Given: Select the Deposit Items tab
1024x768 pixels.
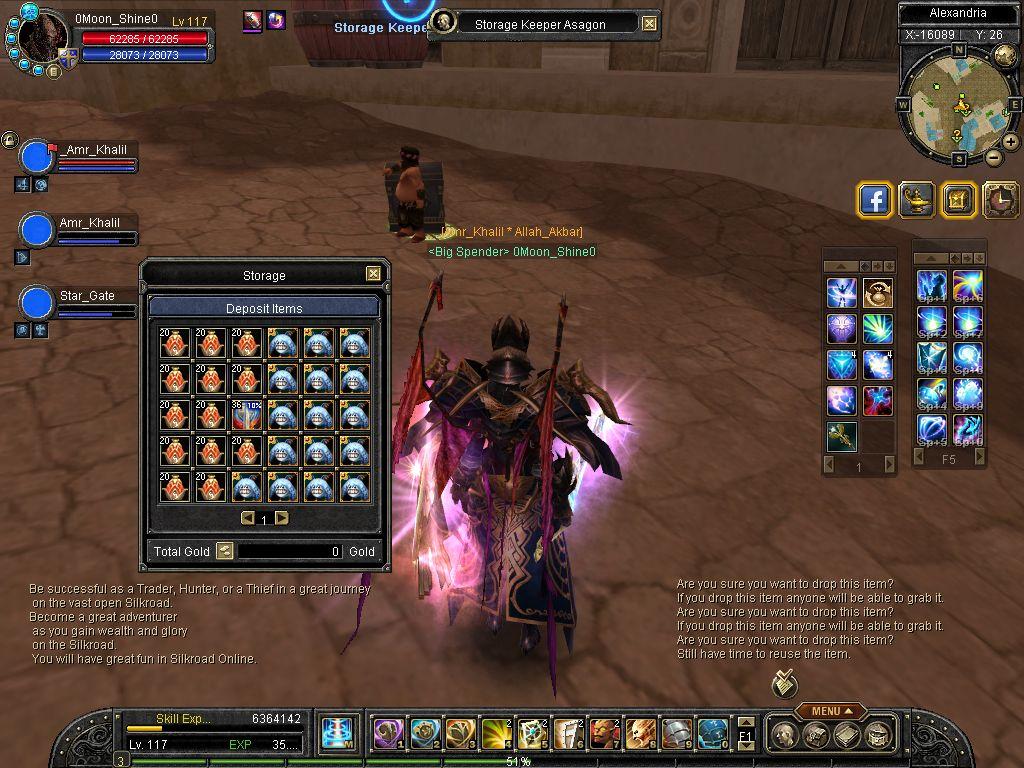Looking at the screenshot, I should [x=264, y=308].
